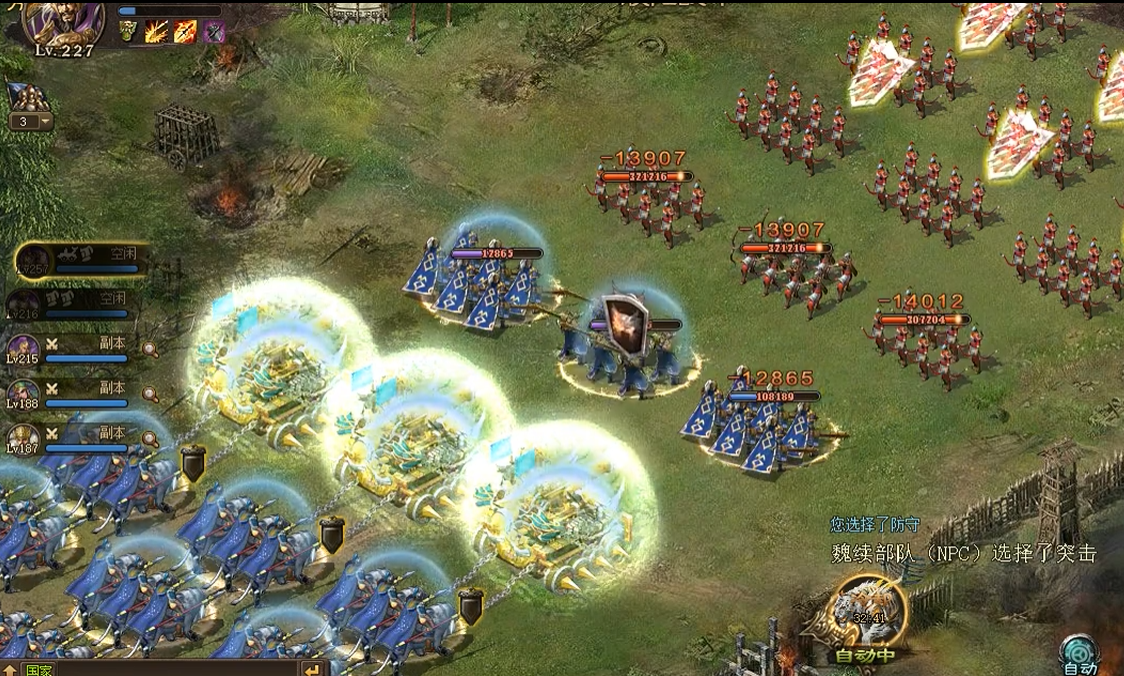Inspect the Lv187 general with magnifier
The height and width of the screenshot is (676, 1124).
click(x=150, y=439)
